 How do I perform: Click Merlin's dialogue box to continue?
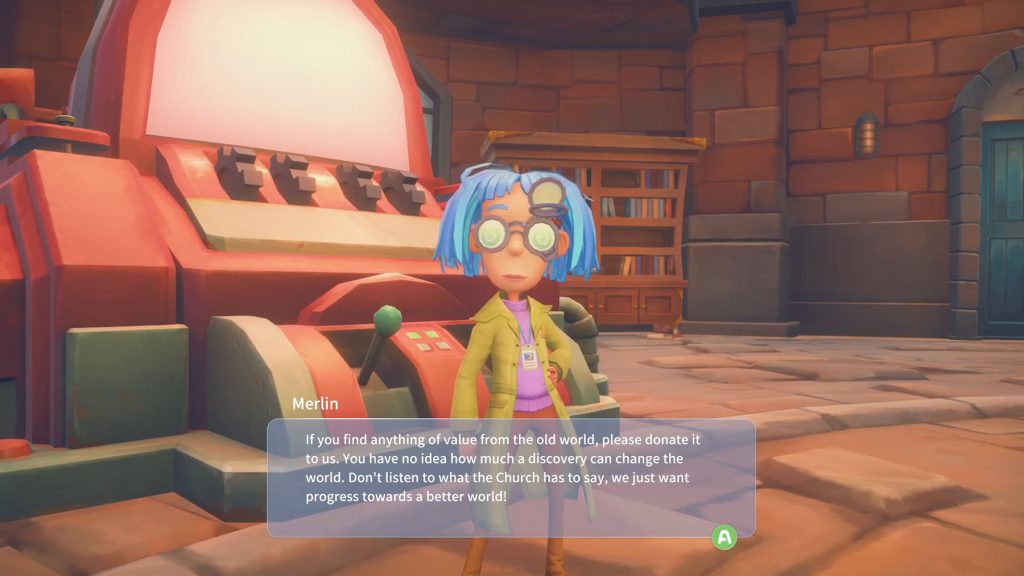pyautogui.click(x=510, y=477)
